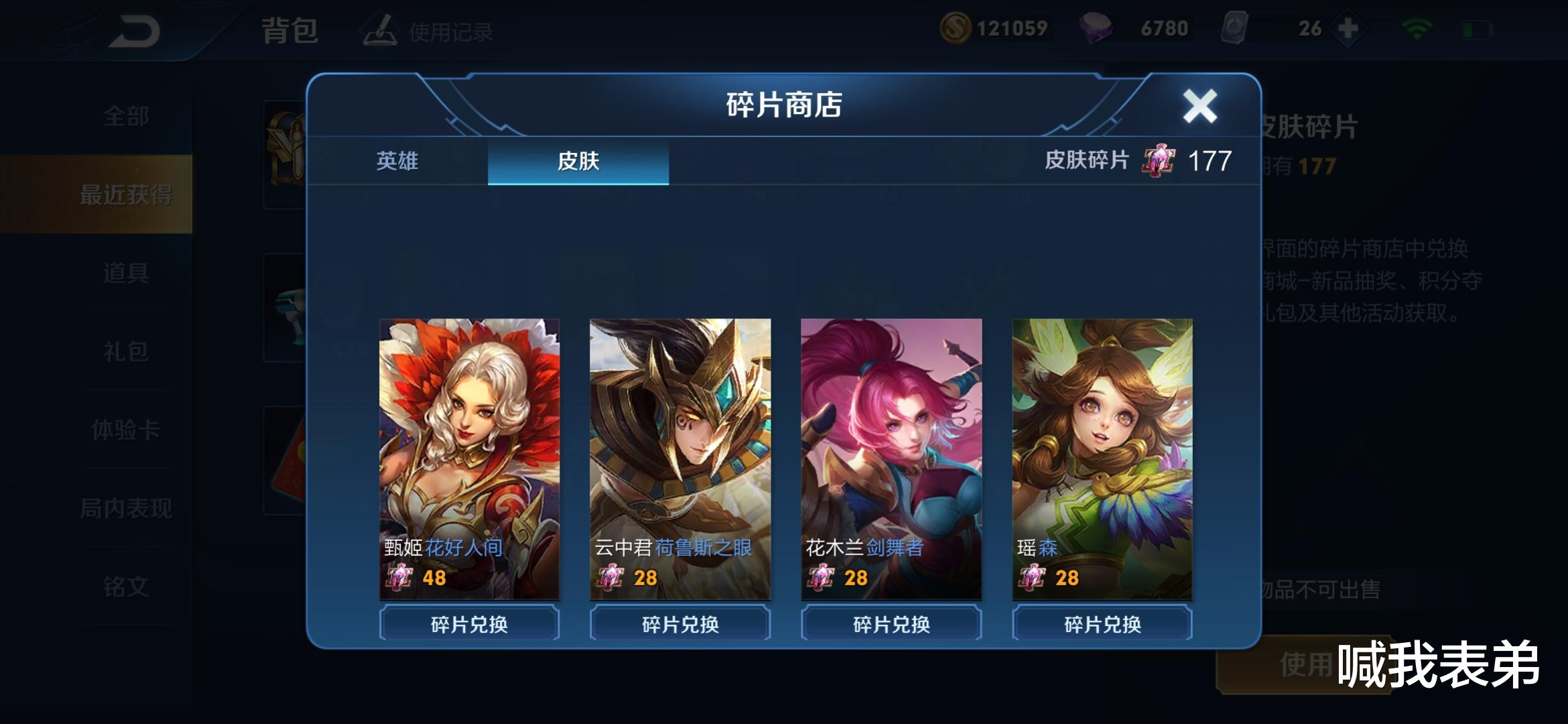Redeem 云中君 荷鲁斯之眼 with fragments
The width and height of the screenshot is (1568, 724).
tap(680, 624)
